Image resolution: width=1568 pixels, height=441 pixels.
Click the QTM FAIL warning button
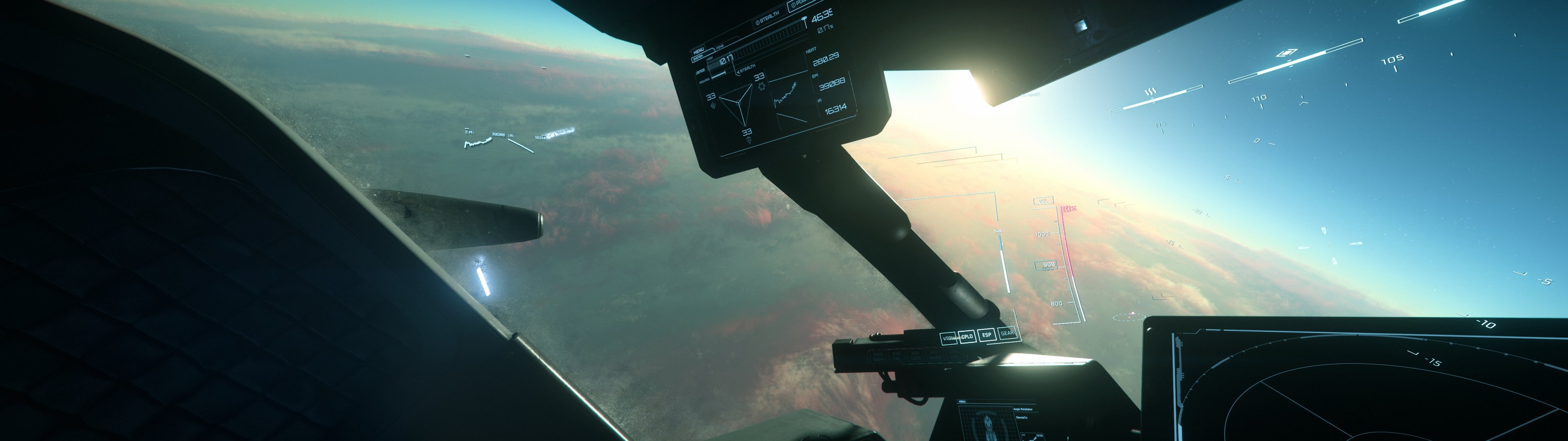897,356
